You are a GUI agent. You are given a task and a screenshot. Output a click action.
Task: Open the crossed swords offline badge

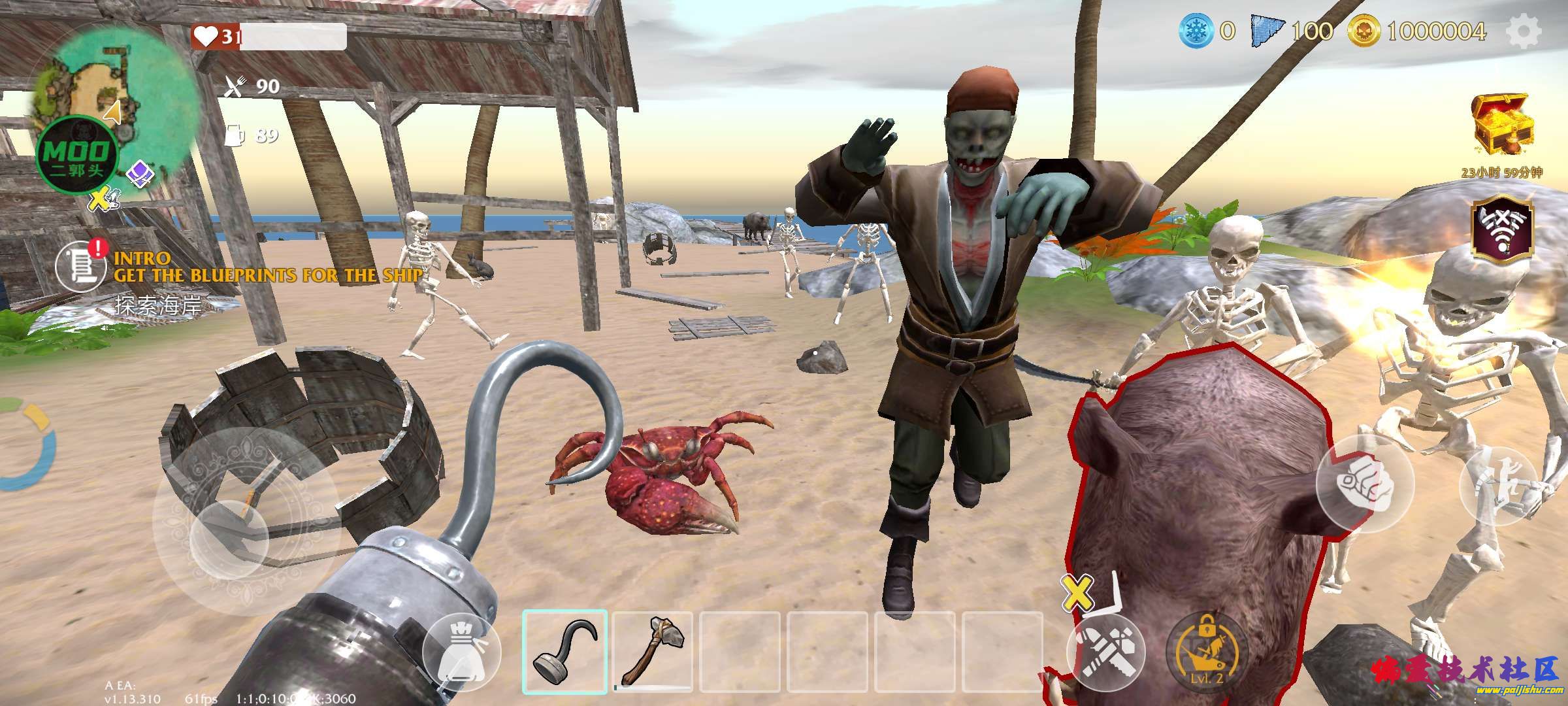(1502, 229)
